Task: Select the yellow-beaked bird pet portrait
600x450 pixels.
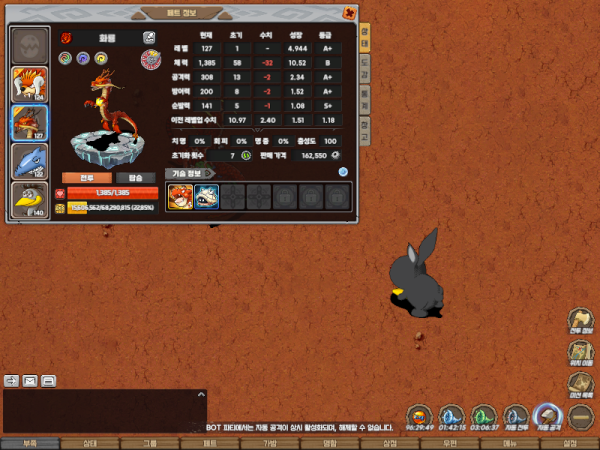Action: [29, 199]
